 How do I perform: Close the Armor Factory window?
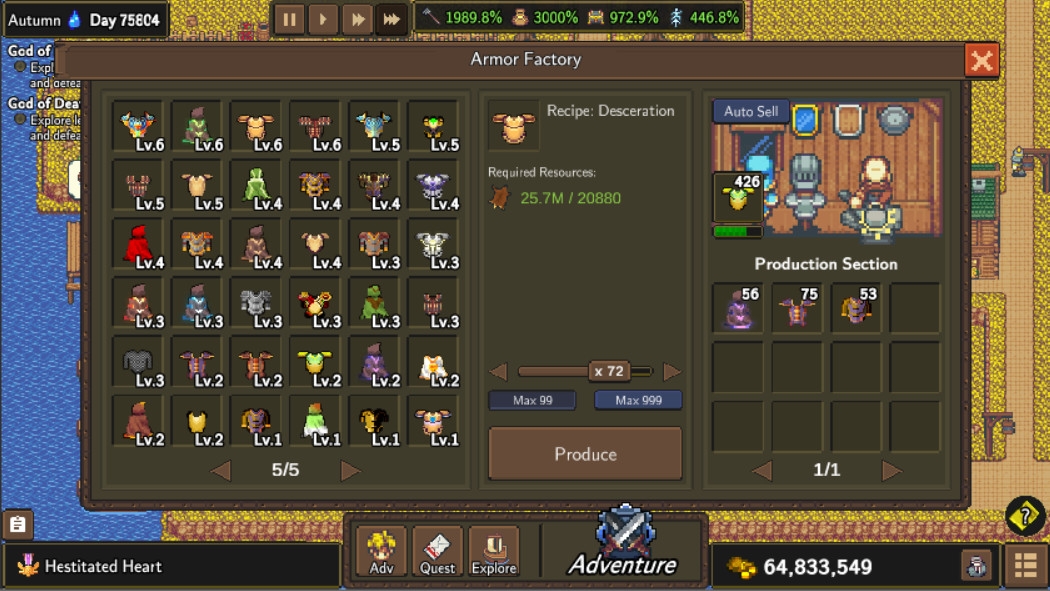982,61
